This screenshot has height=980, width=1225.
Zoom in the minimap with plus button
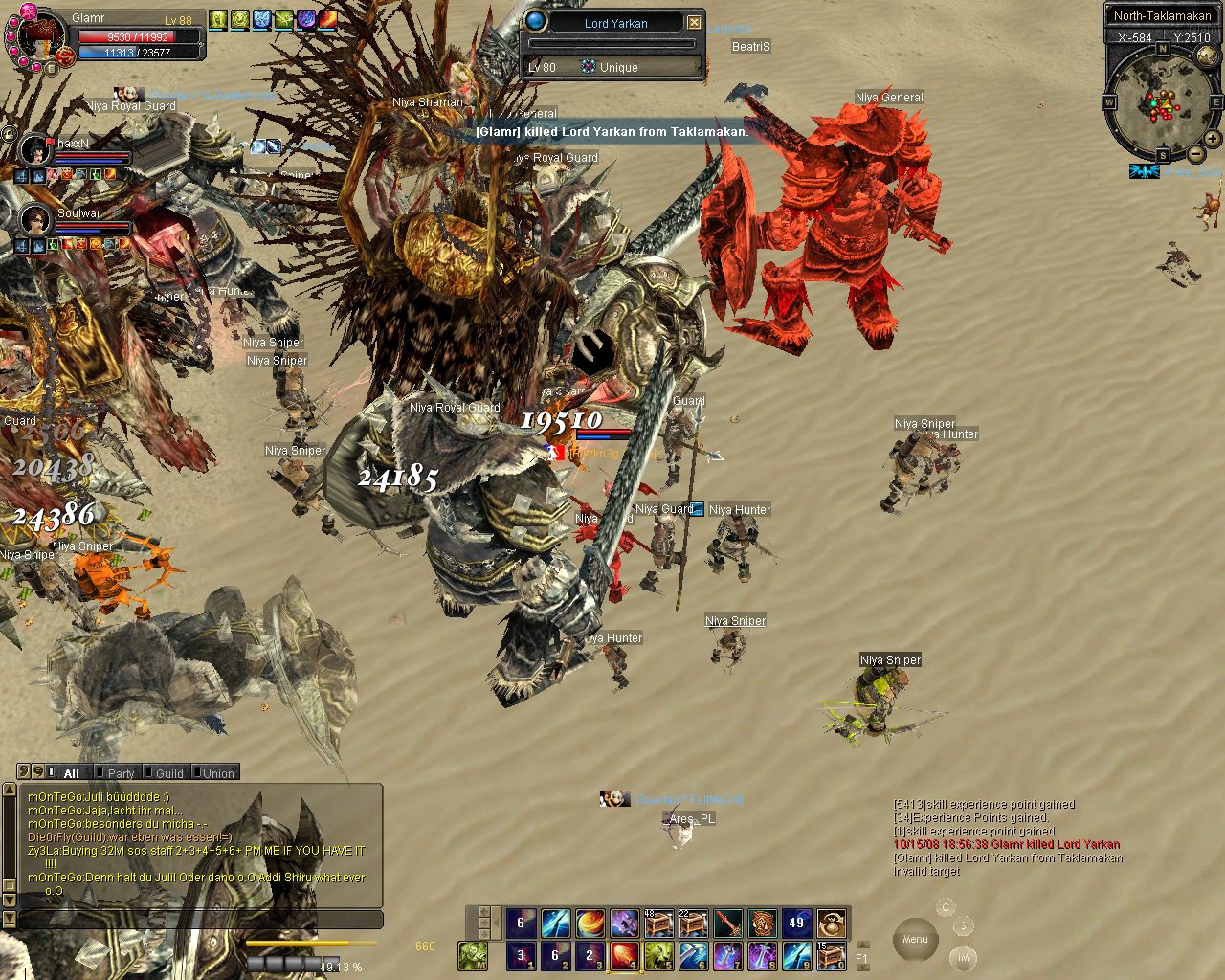click(x=1212, y=139)
